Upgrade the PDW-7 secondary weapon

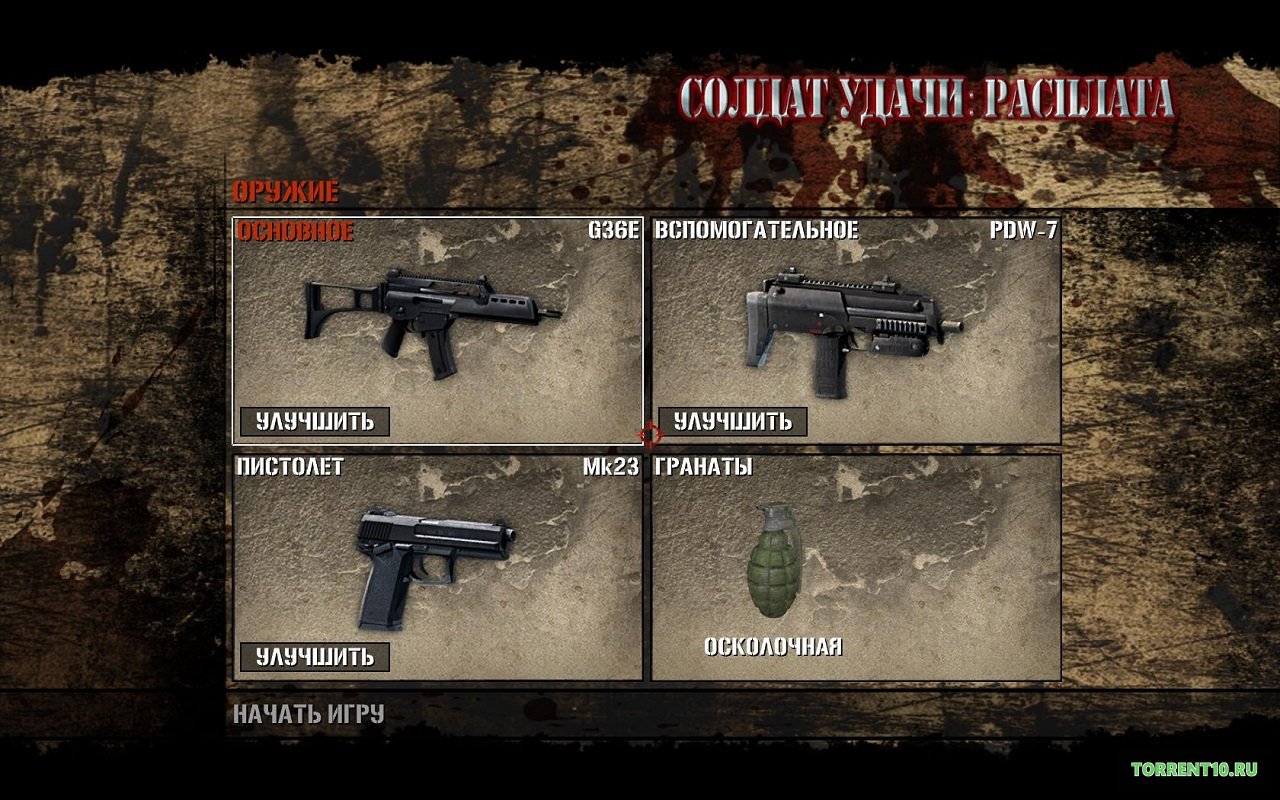click(x=733, y=422)
